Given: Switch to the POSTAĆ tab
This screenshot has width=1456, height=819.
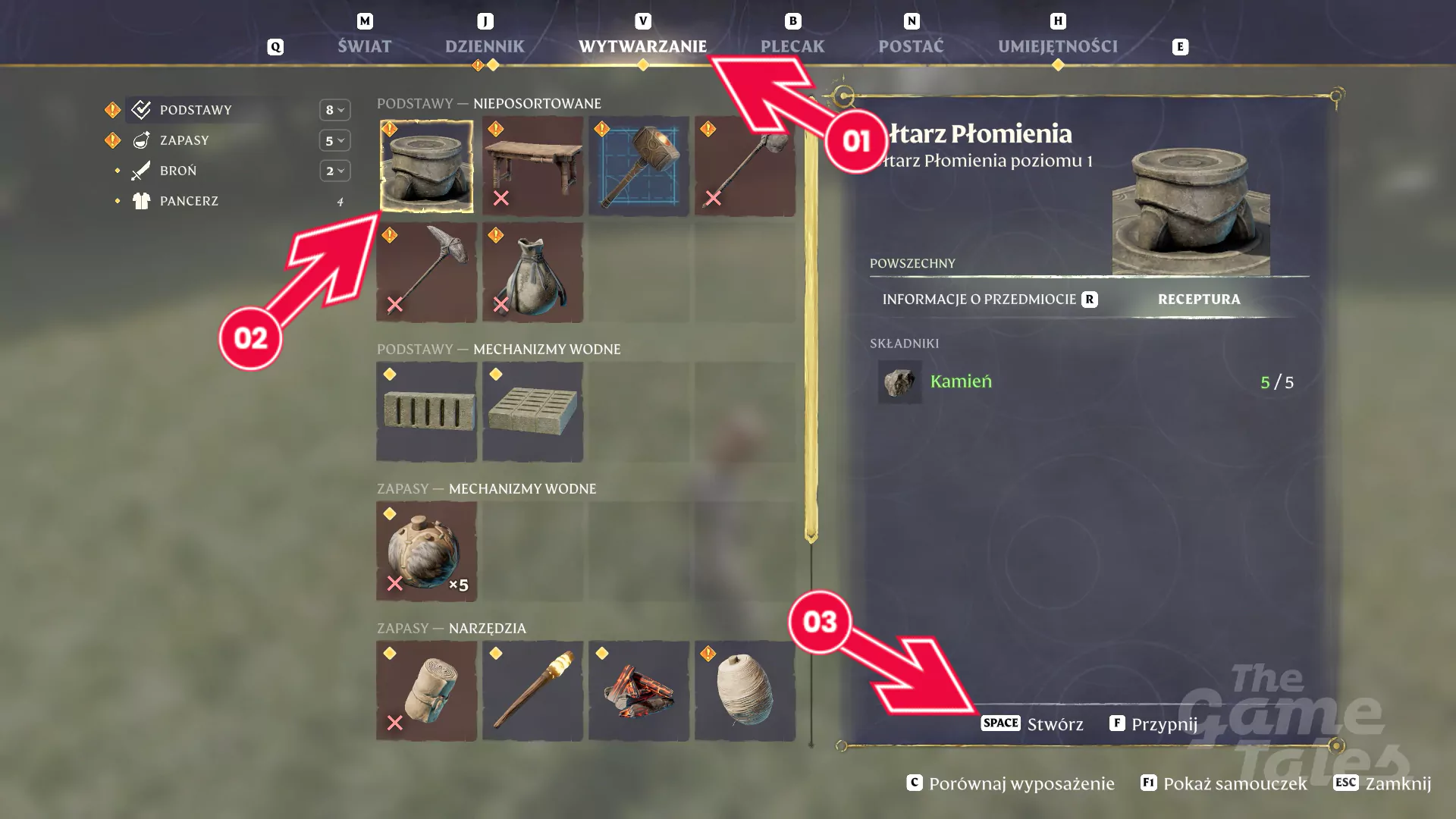Looking at the screenshot, I should click(x=911, y=46).
